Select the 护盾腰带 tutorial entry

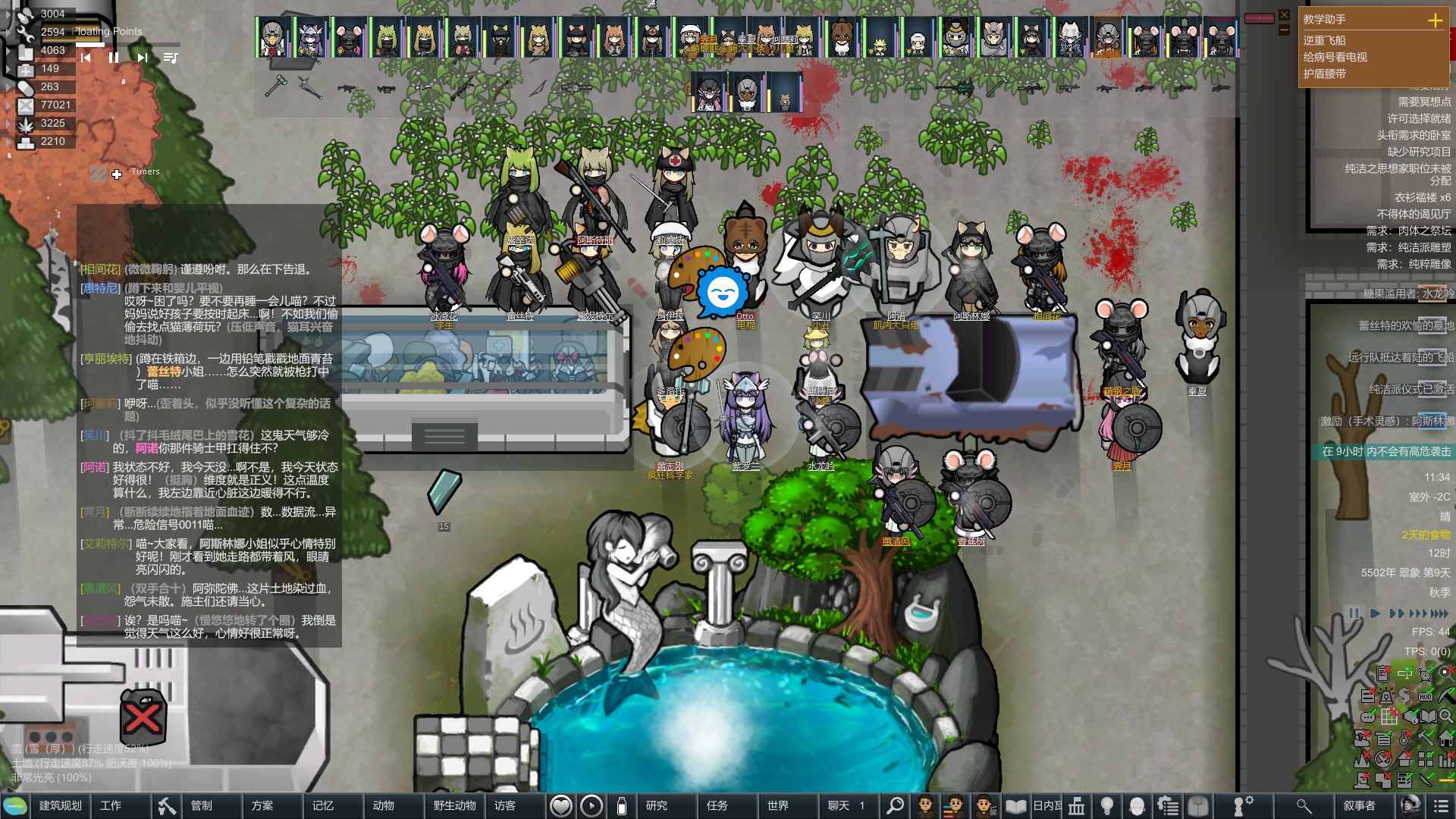coord(1325,74)
